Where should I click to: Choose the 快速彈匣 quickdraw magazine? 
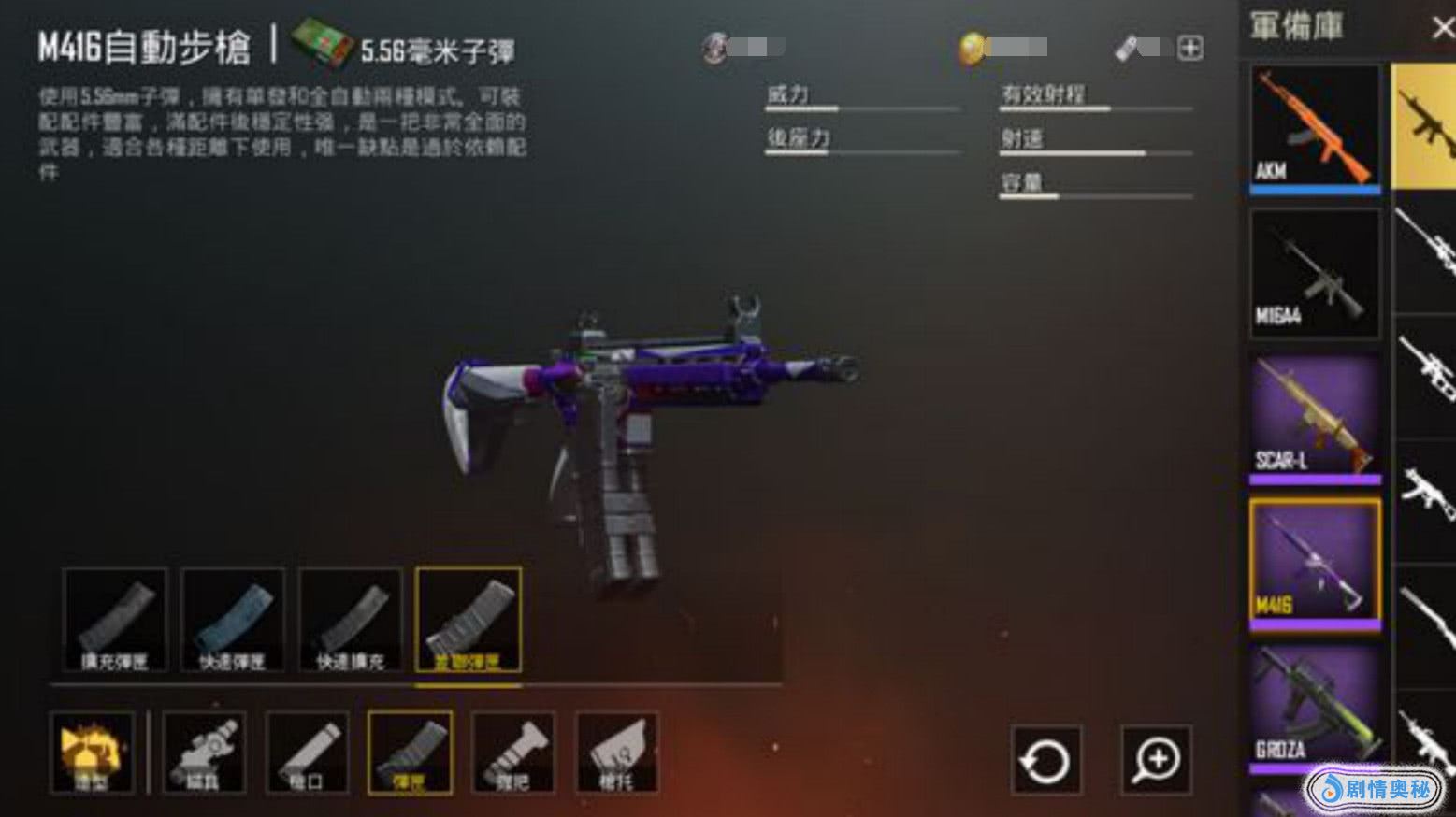[x=232, y=619]
